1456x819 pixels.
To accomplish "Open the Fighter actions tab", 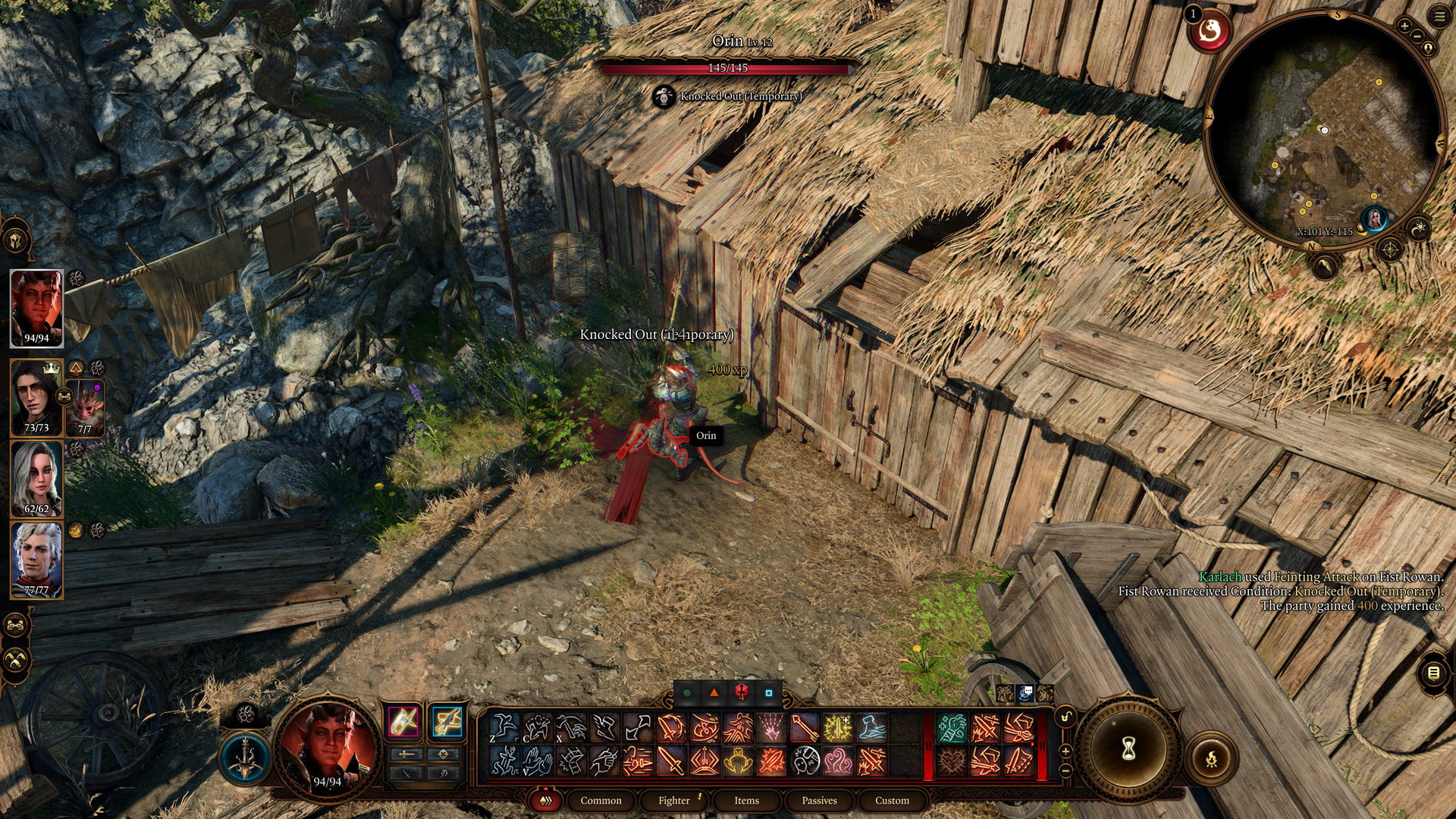I will click(x=674, y=800).
